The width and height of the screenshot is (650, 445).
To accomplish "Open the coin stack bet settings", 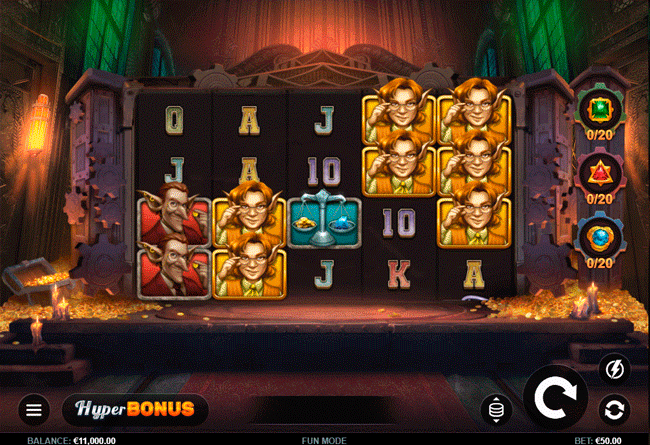I will pyautogui.click(x=497, y=408).
